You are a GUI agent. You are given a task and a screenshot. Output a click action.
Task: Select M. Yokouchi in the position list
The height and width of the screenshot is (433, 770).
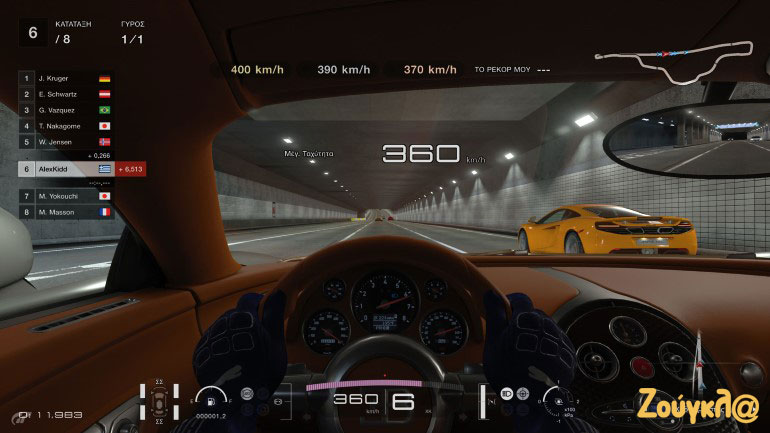coord(65,196)
